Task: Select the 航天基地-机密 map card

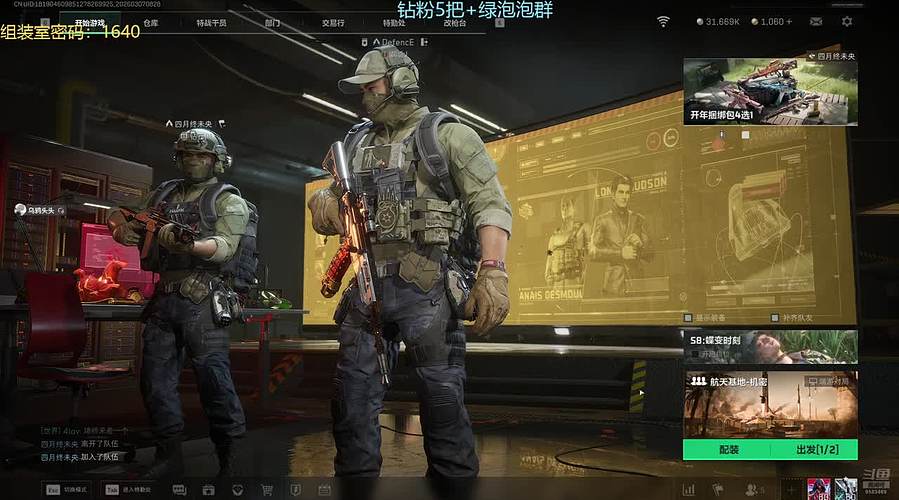Action: [770, 404]
